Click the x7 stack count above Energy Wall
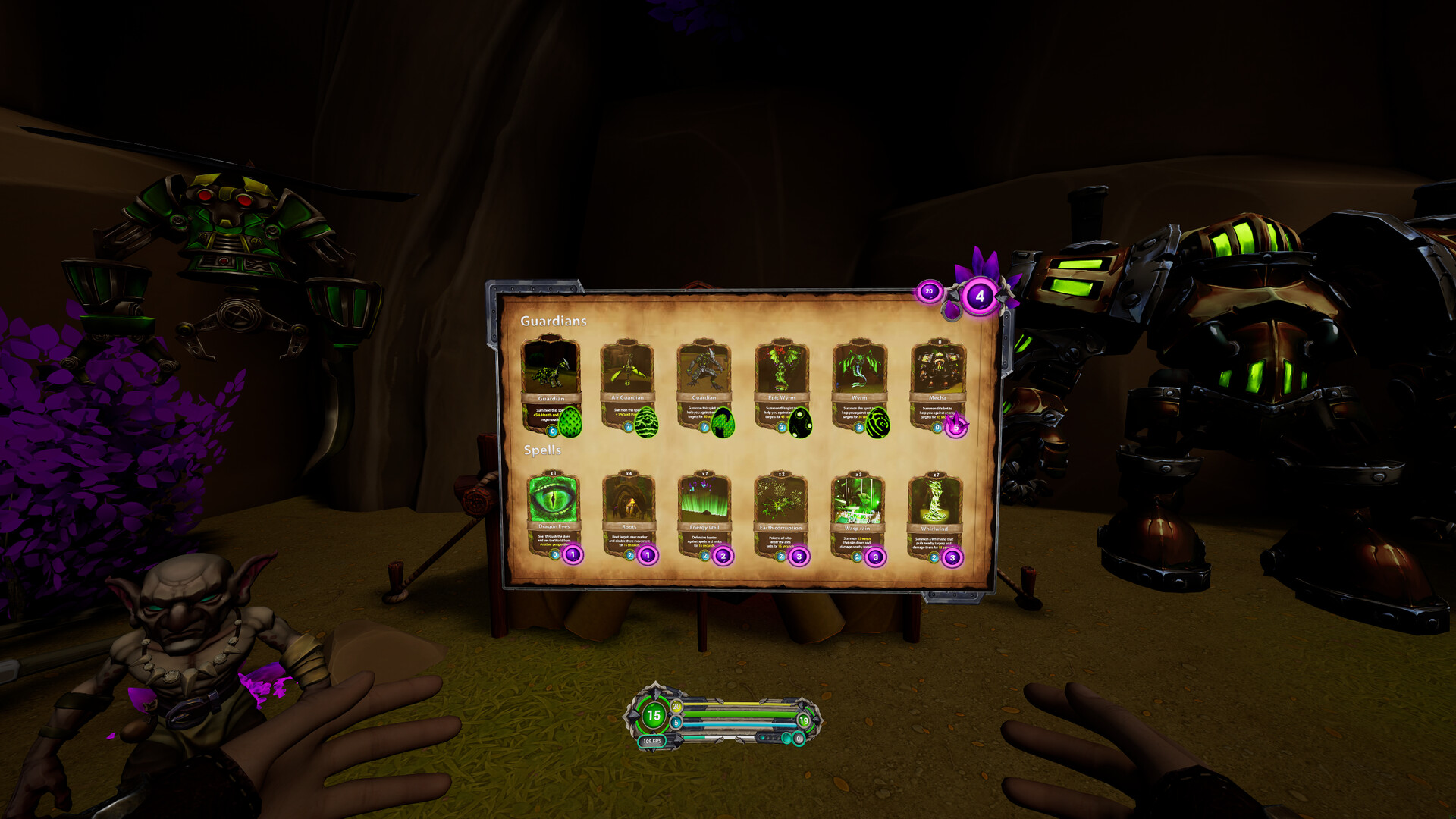This screenshot has width=1456, height=819. tap(703, 473)
